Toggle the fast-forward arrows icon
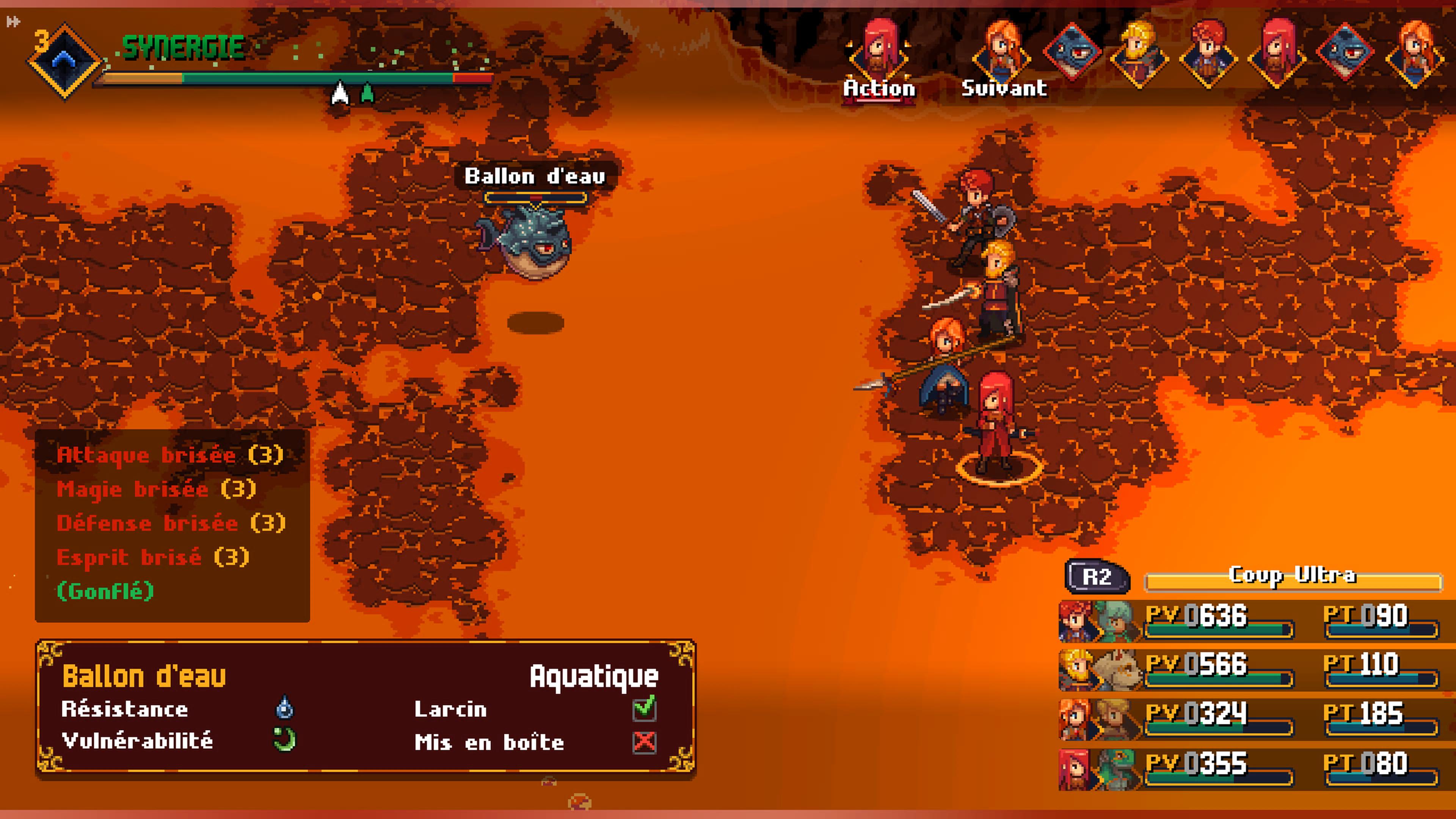 click(13, 22)
